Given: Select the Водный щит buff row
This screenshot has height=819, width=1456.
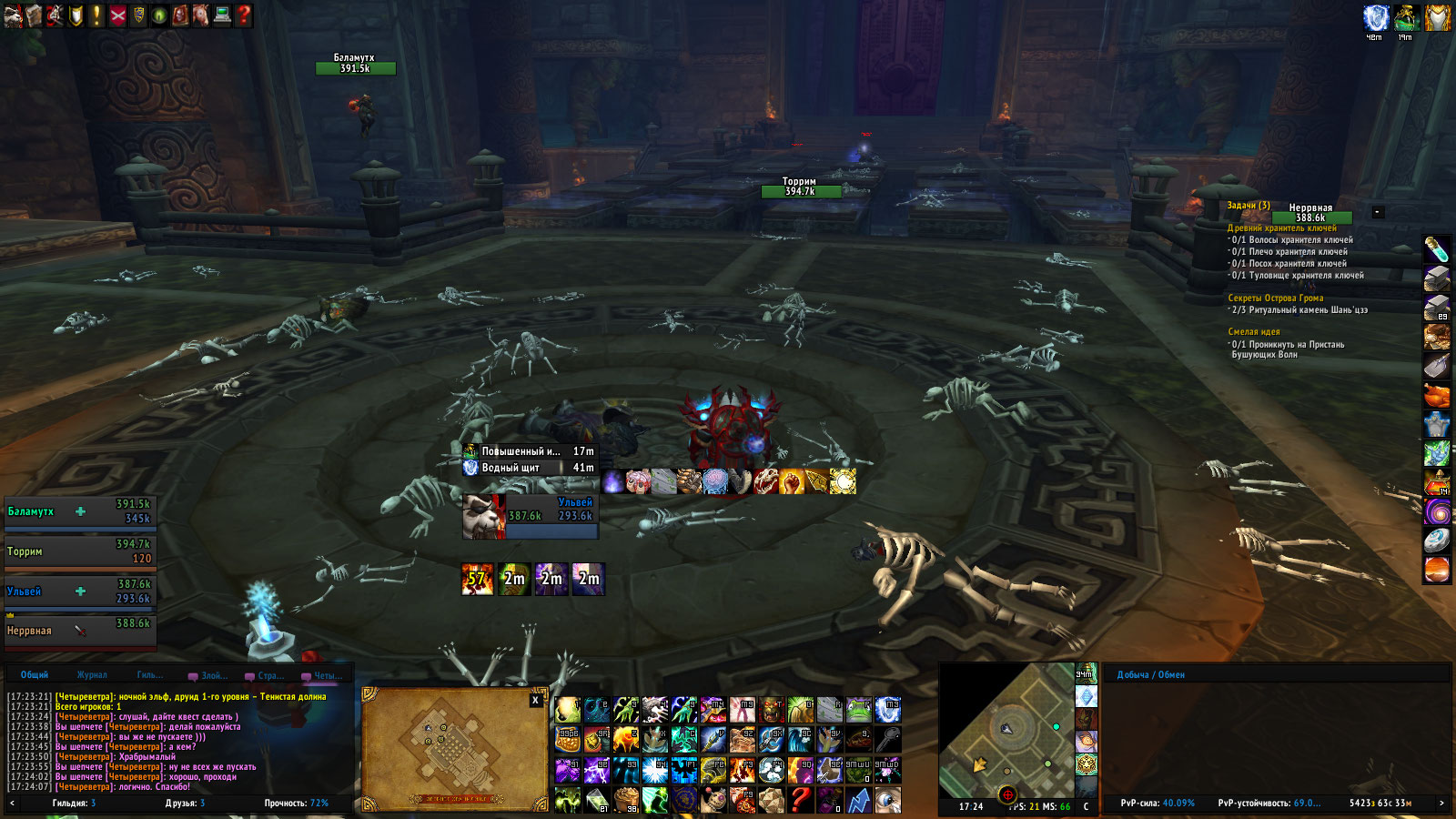Looking at the screenshot, I should [x=530, y=468].
